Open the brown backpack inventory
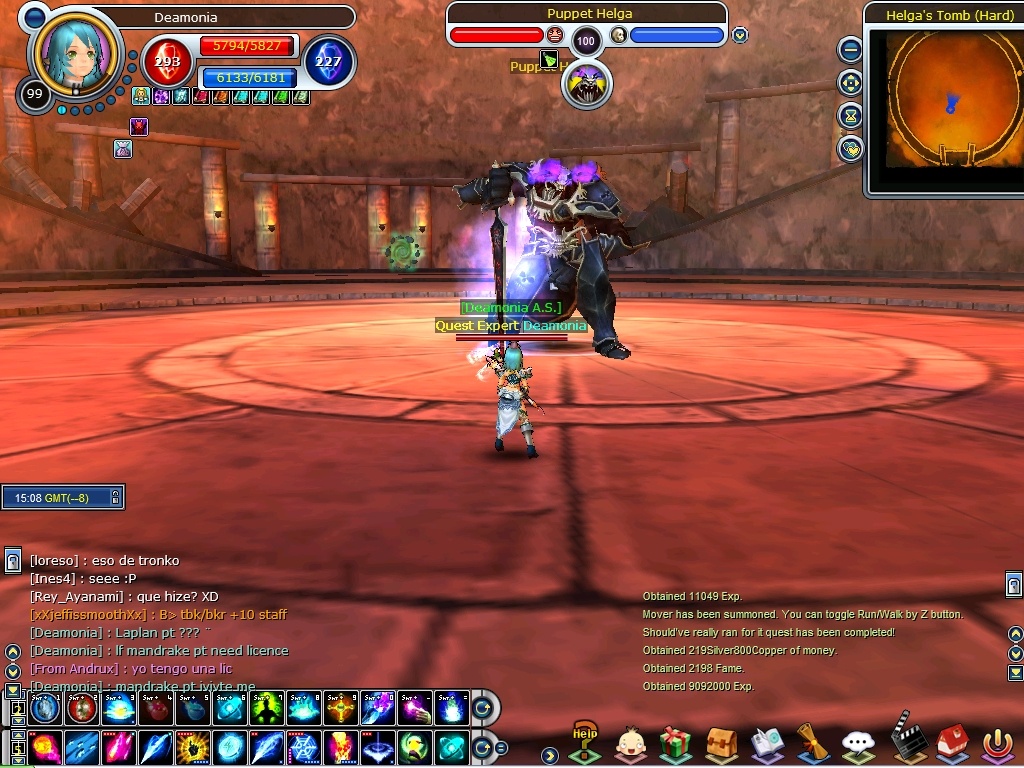Screen dimensions: 1024x768 pyautogui.click(x=721, y=743)
